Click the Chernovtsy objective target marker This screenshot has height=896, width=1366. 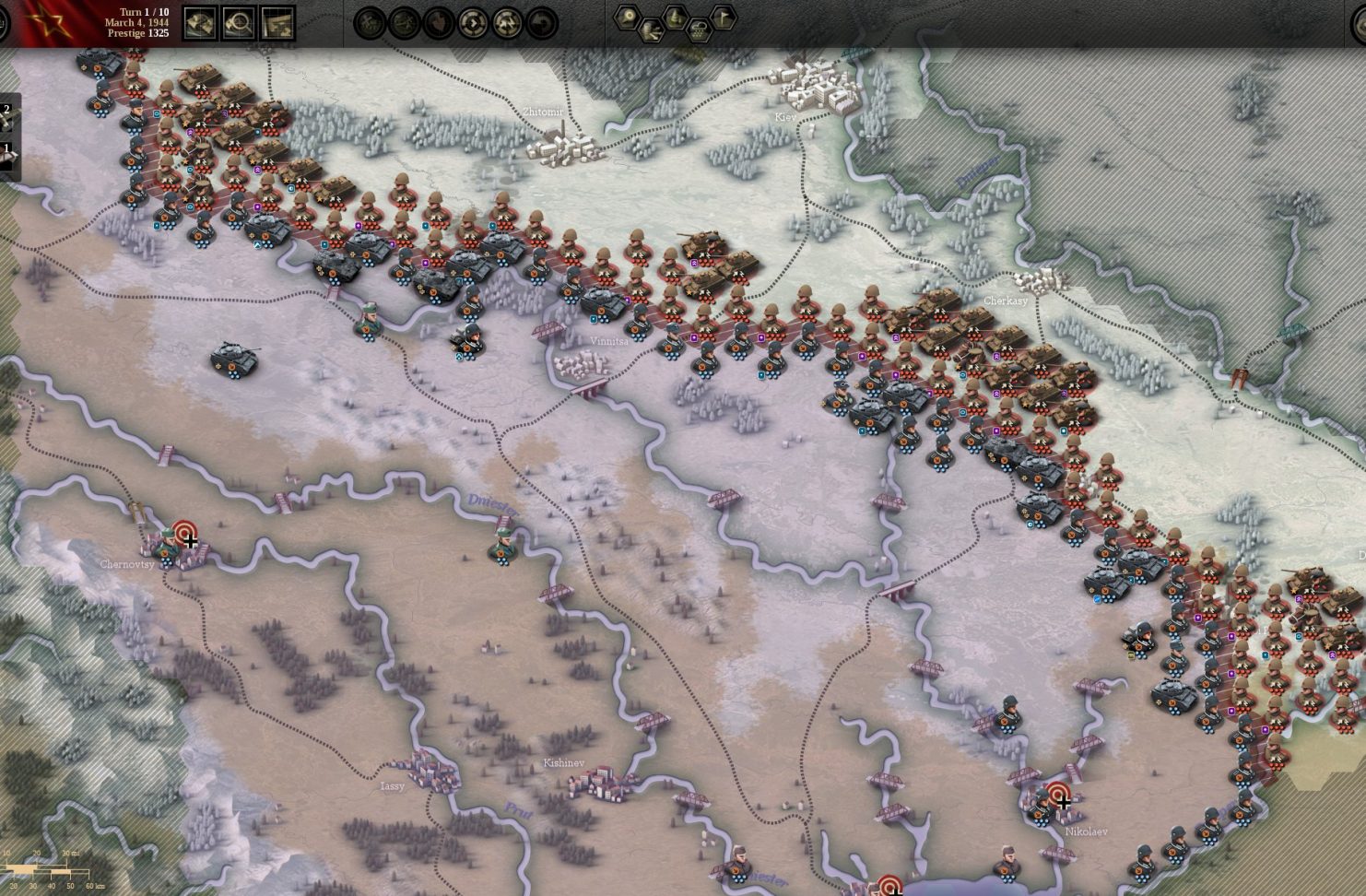(x=185, y=533)
